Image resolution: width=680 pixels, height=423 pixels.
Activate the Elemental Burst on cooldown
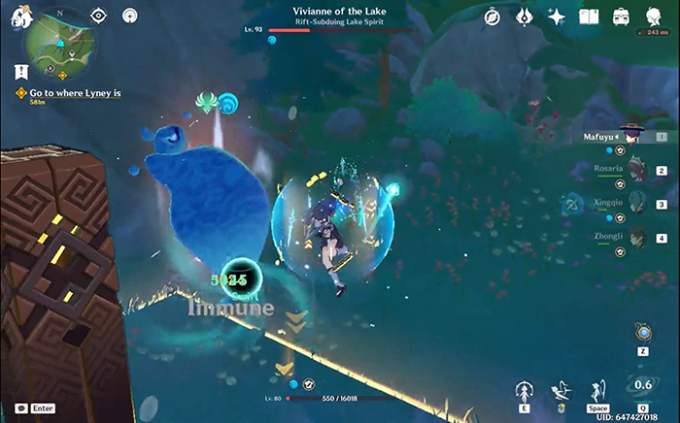click(644, 386)
